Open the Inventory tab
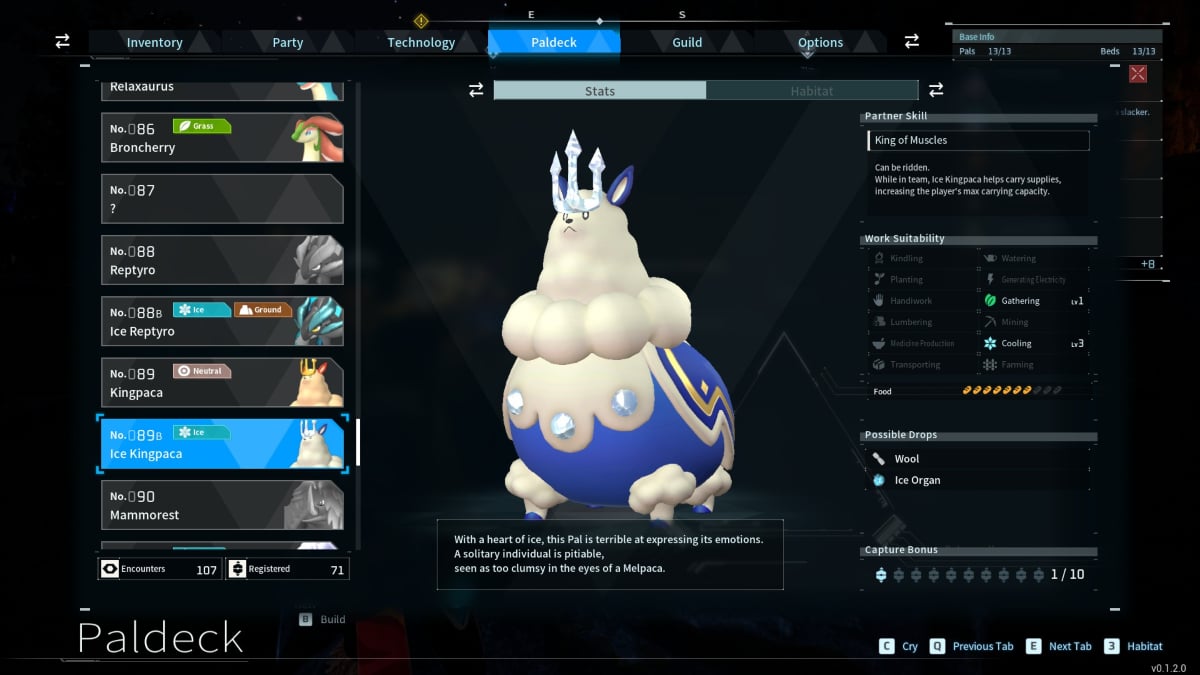The image size is (1200, 675). pos(154,42)
